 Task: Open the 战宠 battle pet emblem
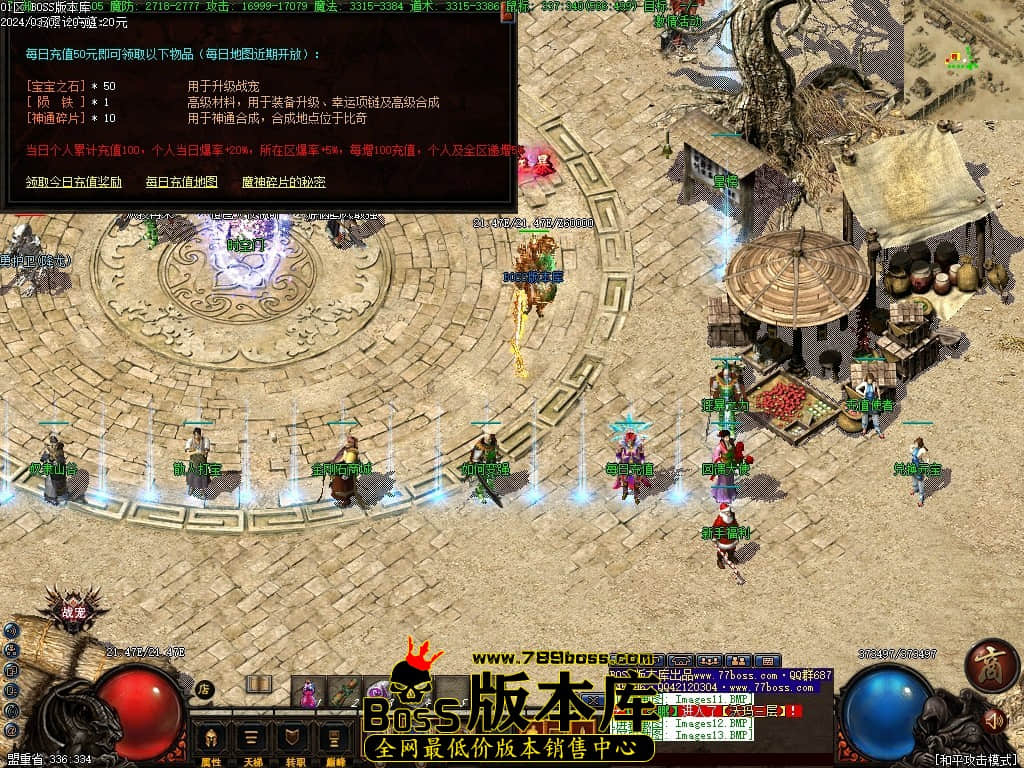point(74,613)
